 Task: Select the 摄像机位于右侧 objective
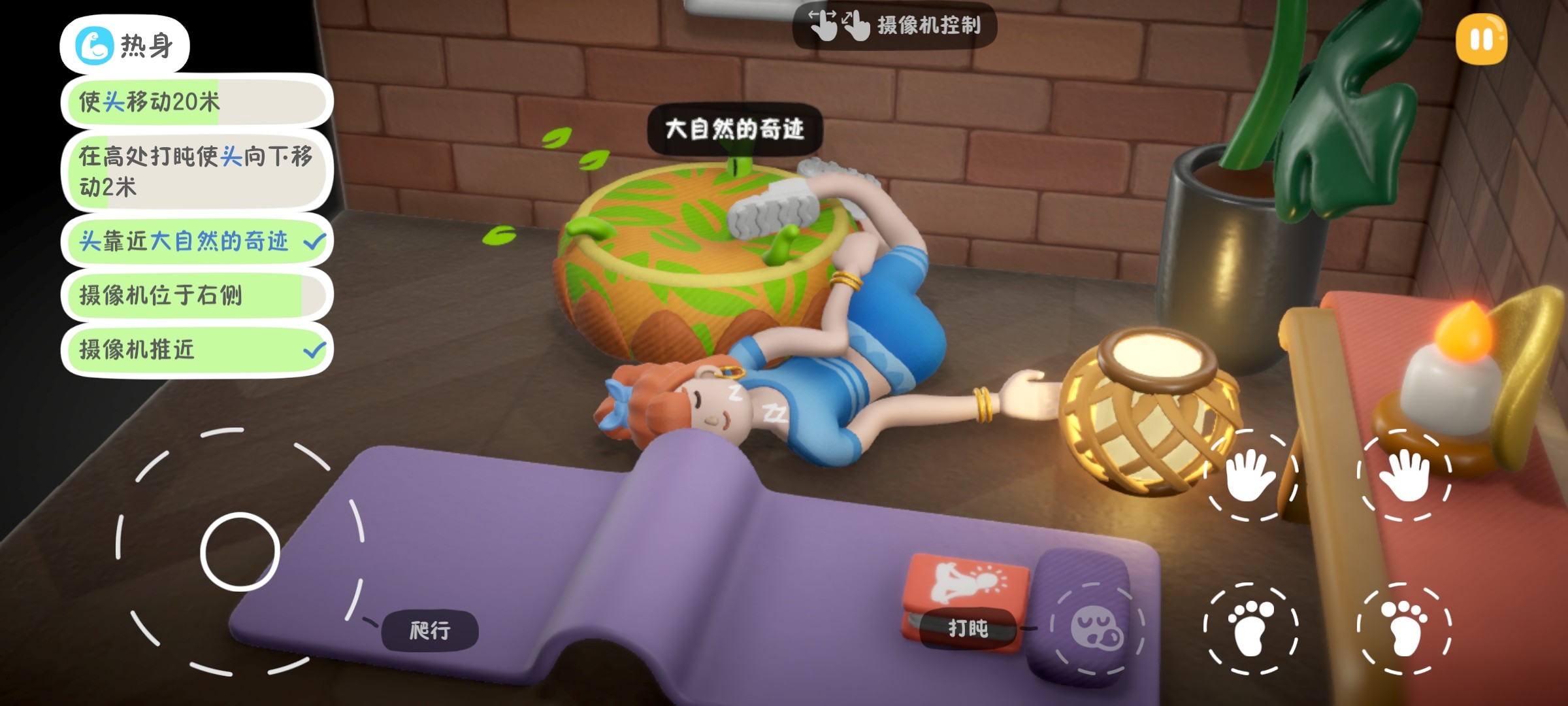[196, 295]
